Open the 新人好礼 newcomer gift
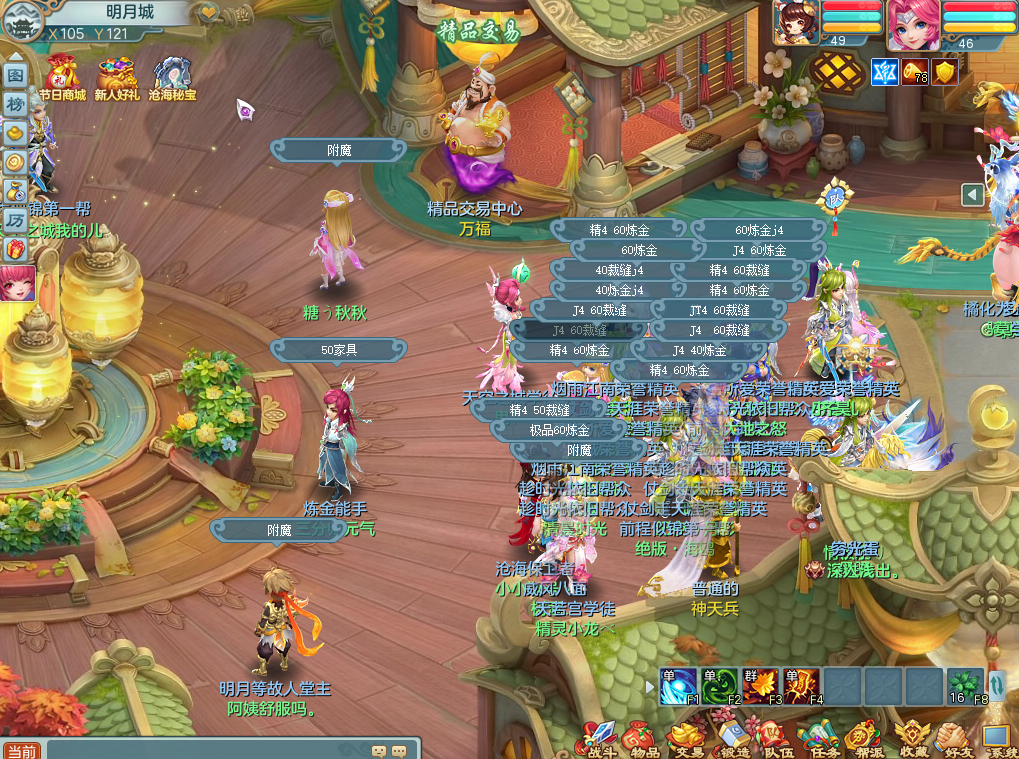The width and height of the screenshot is (1019, 759). [x=118, y=79]
